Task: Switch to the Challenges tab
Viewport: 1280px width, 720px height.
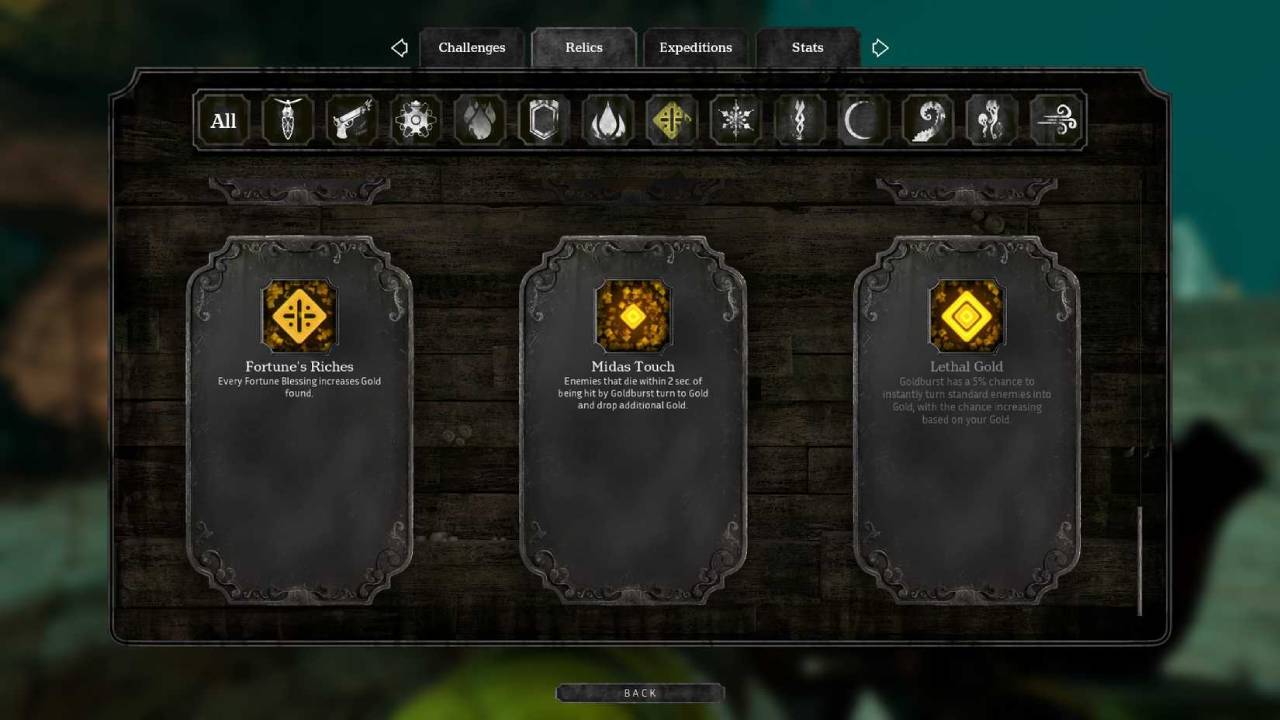Action: point(471,47)
